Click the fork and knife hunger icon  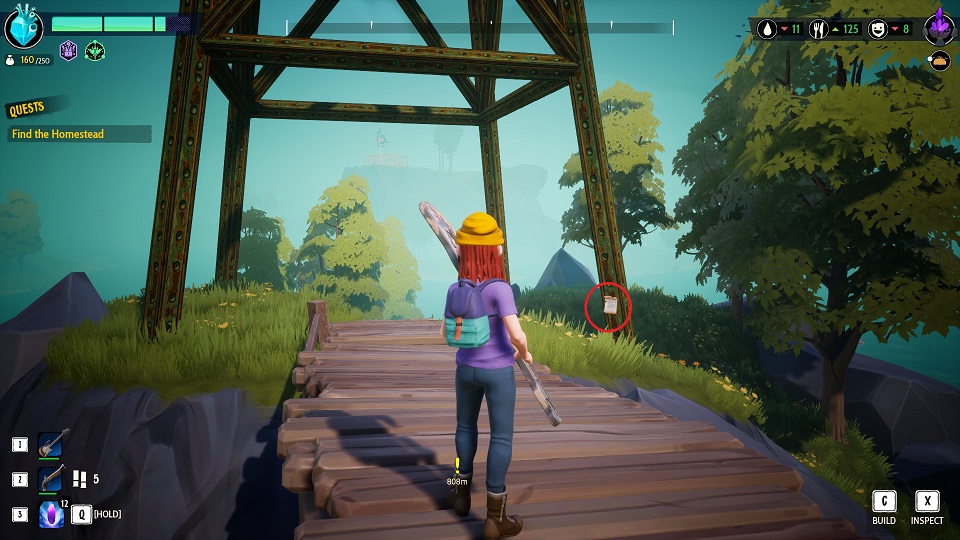(817, 29)
